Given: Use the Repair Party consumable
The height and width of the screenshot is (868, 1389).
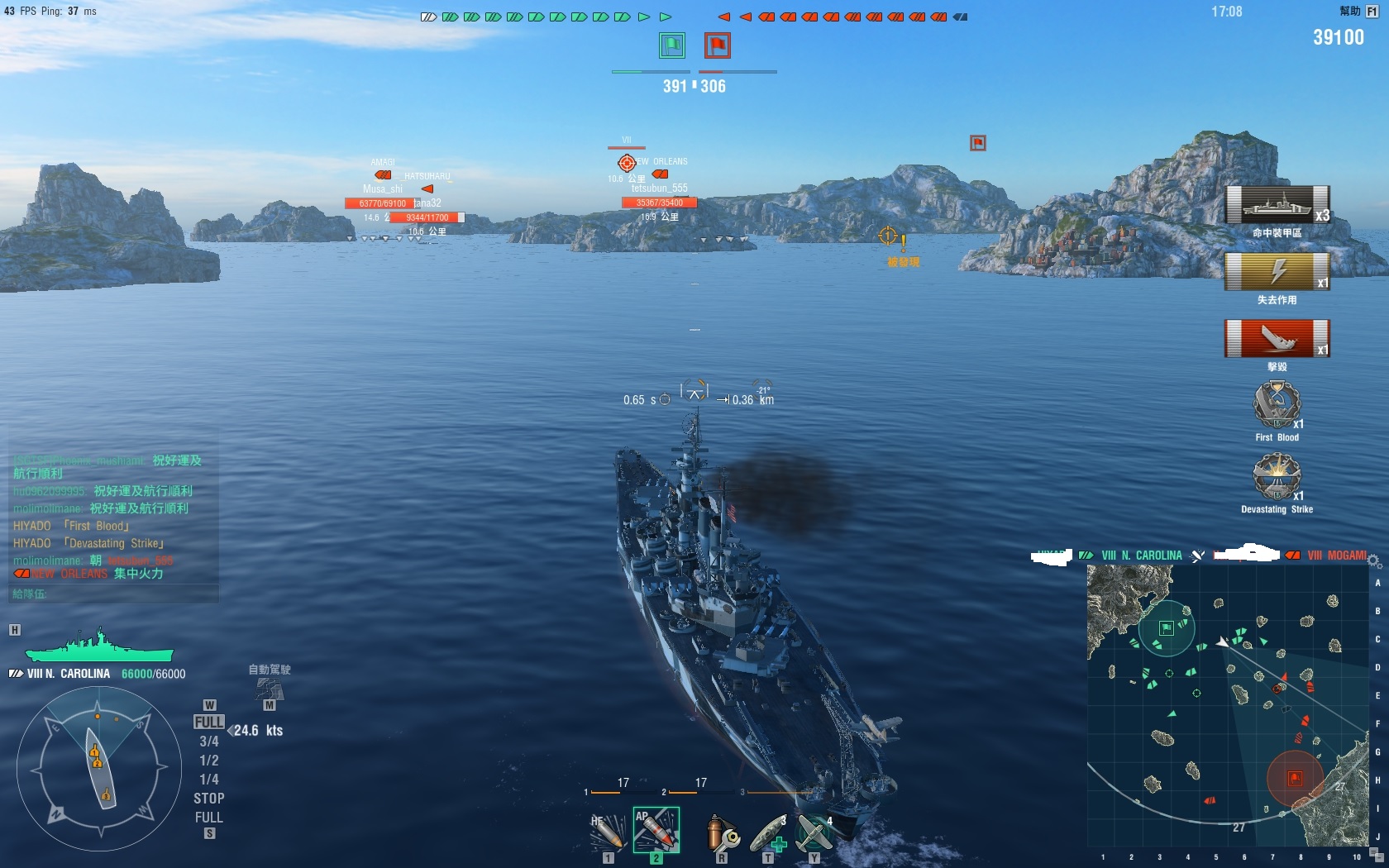Looking at the screenshot, I should [x=769, y=832].
